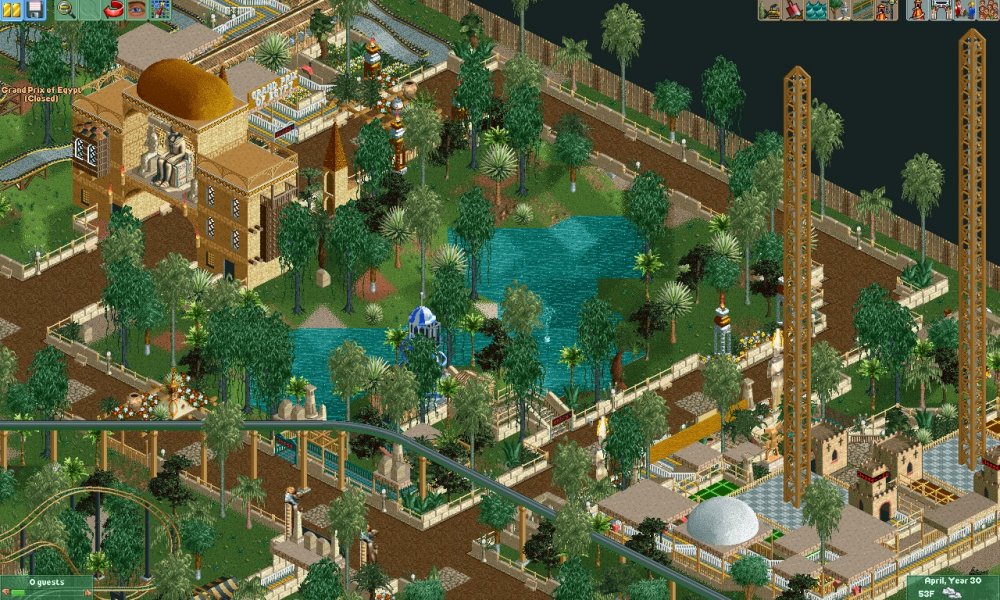1000x600 pixels.
Task: Select the bulldozer clear scenery tool
Action: (x=770, y=10)
